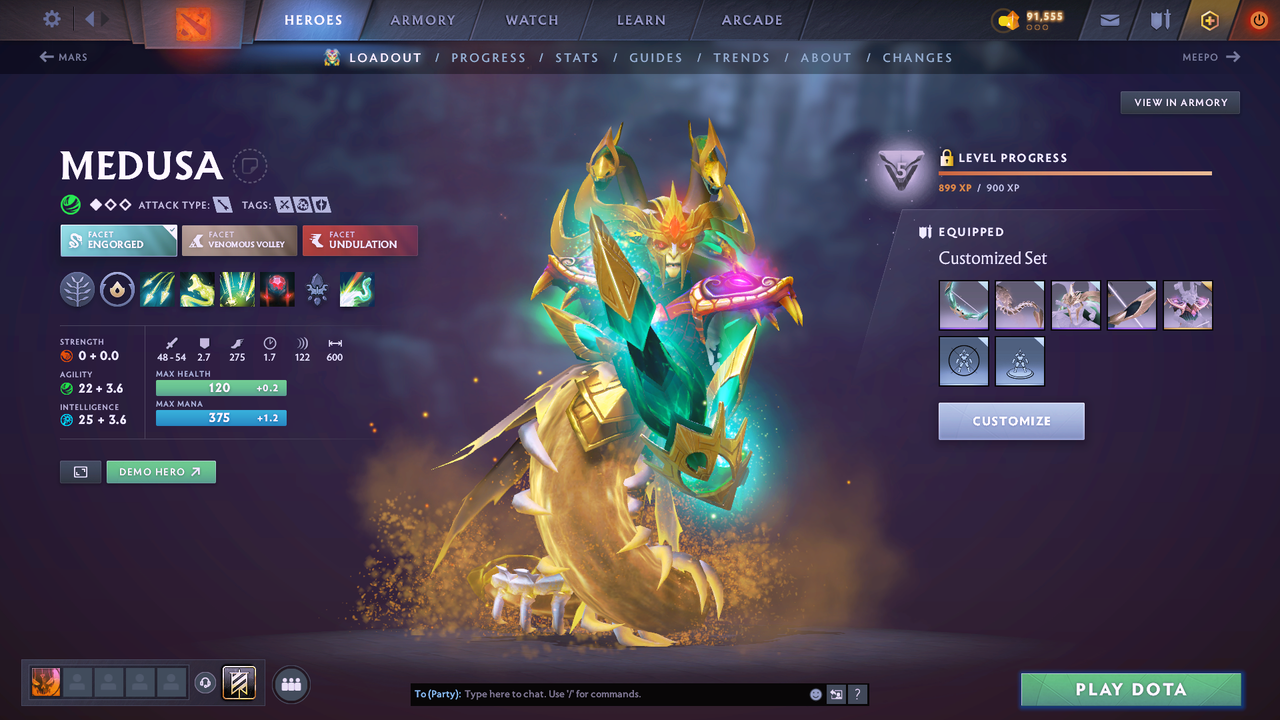
Task: Open voice chat headphone icon
Action: 207,683
